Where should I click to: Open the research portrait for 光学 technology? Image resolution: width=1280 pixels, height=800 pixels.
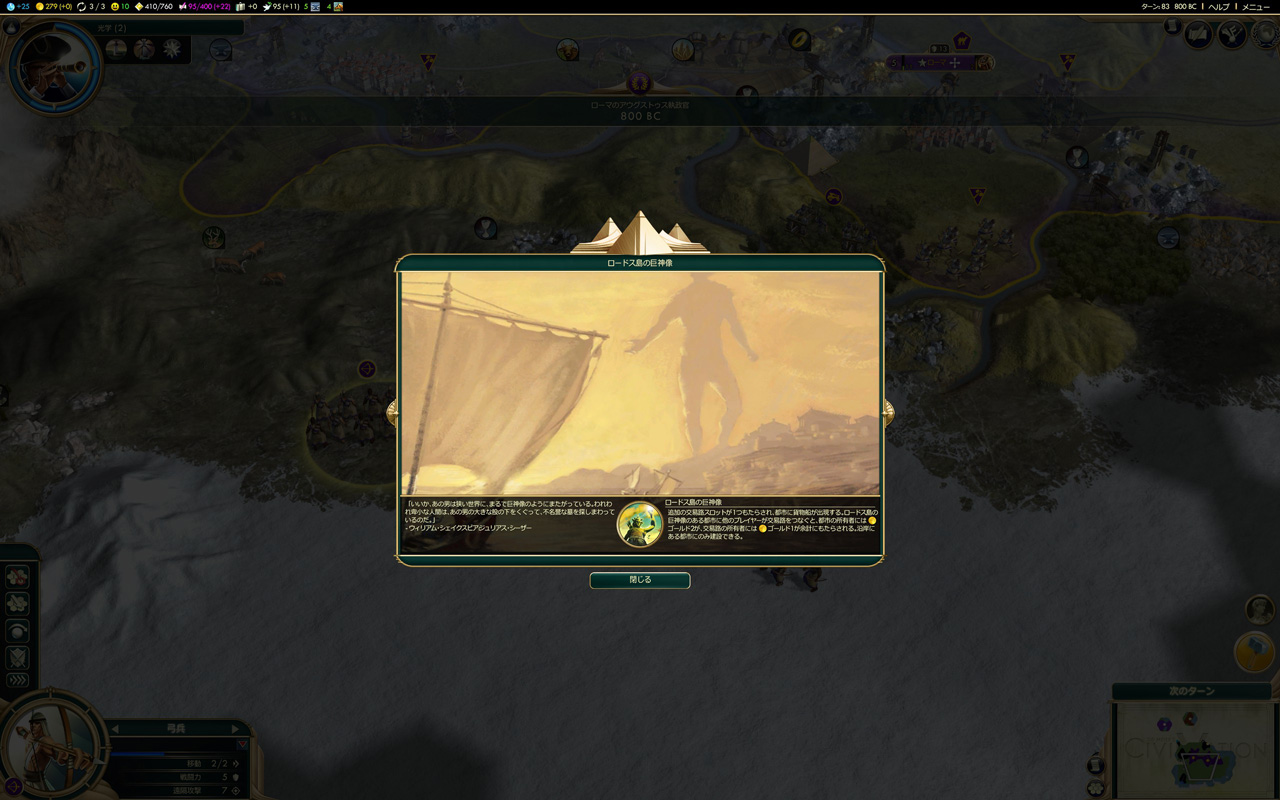click(x=54, y=66)
